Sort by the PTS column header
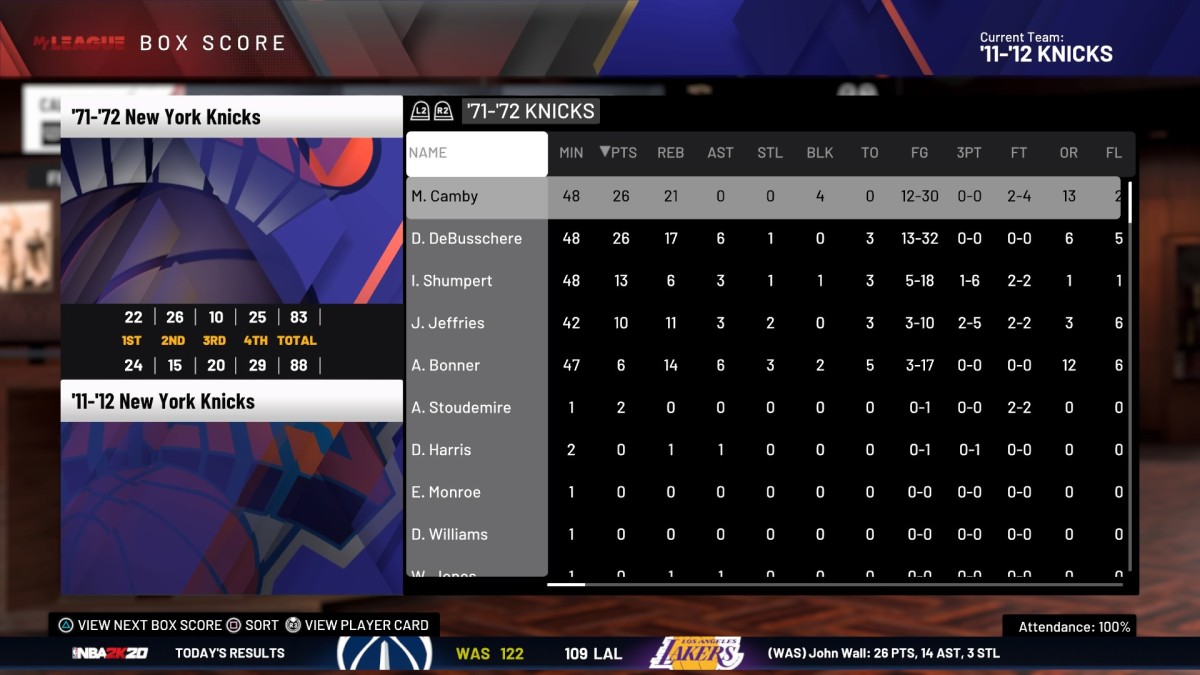 pyautogui.click(x=619, y=153)
